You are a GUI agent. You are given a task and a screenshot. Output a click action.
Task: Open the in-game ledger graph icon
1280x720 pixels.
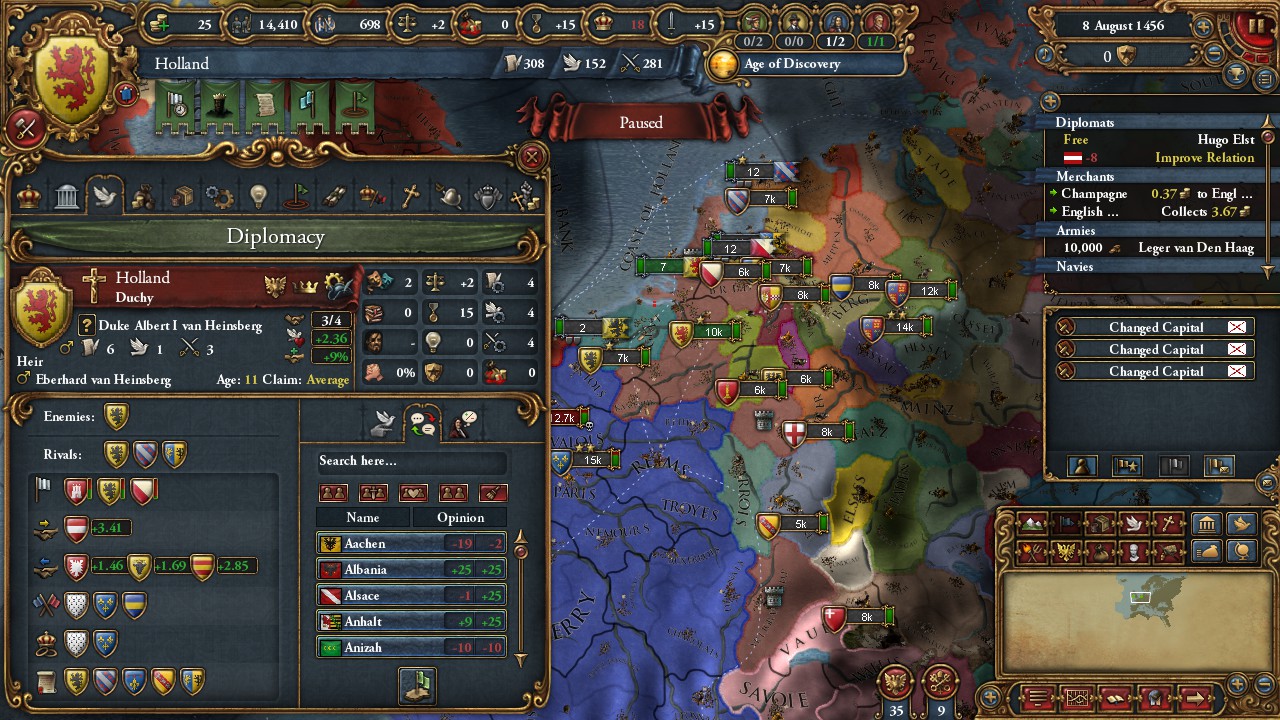(1078, 696)
